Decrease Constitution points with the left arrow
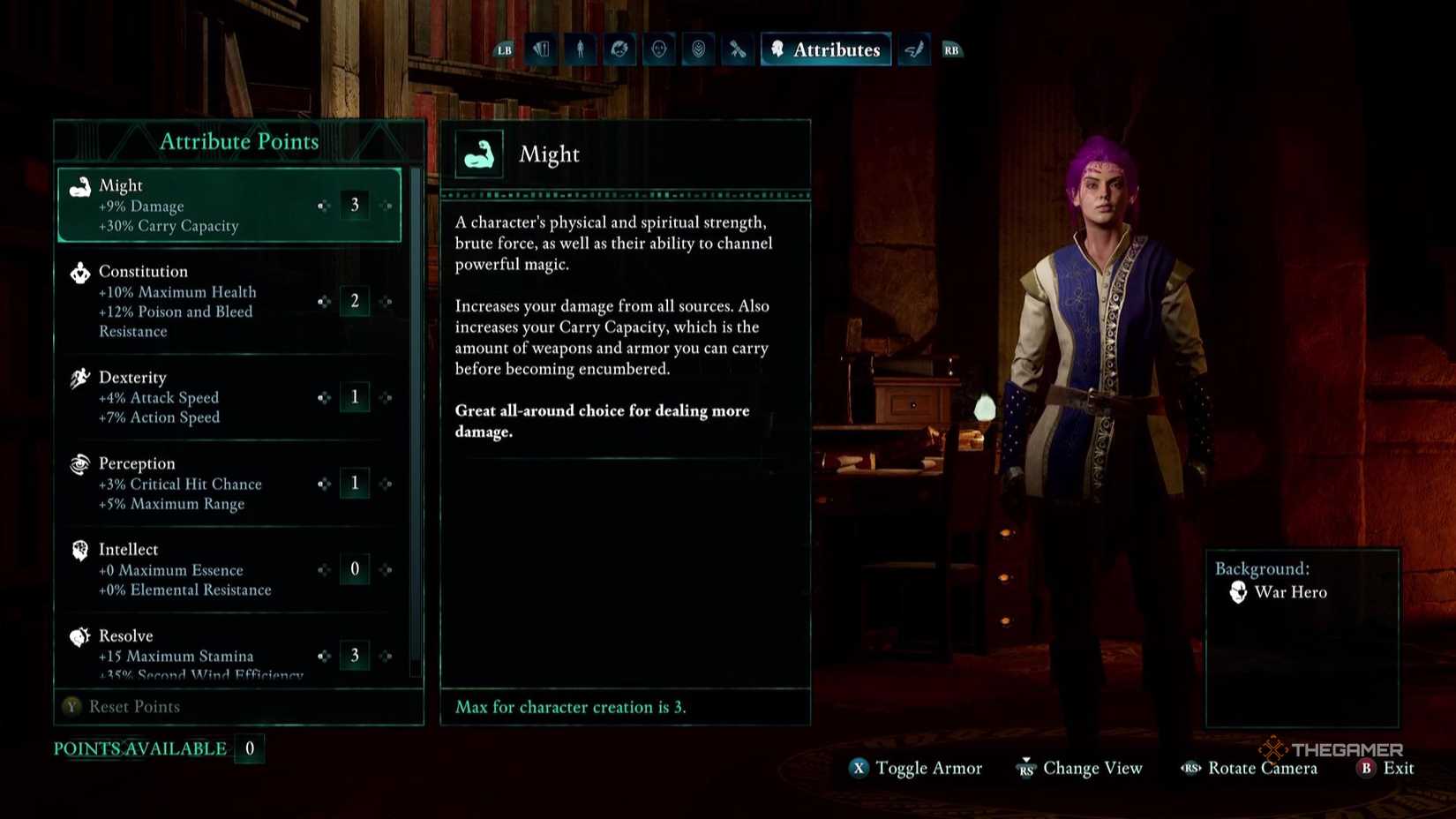The image size is (1456, 819). 324,302
